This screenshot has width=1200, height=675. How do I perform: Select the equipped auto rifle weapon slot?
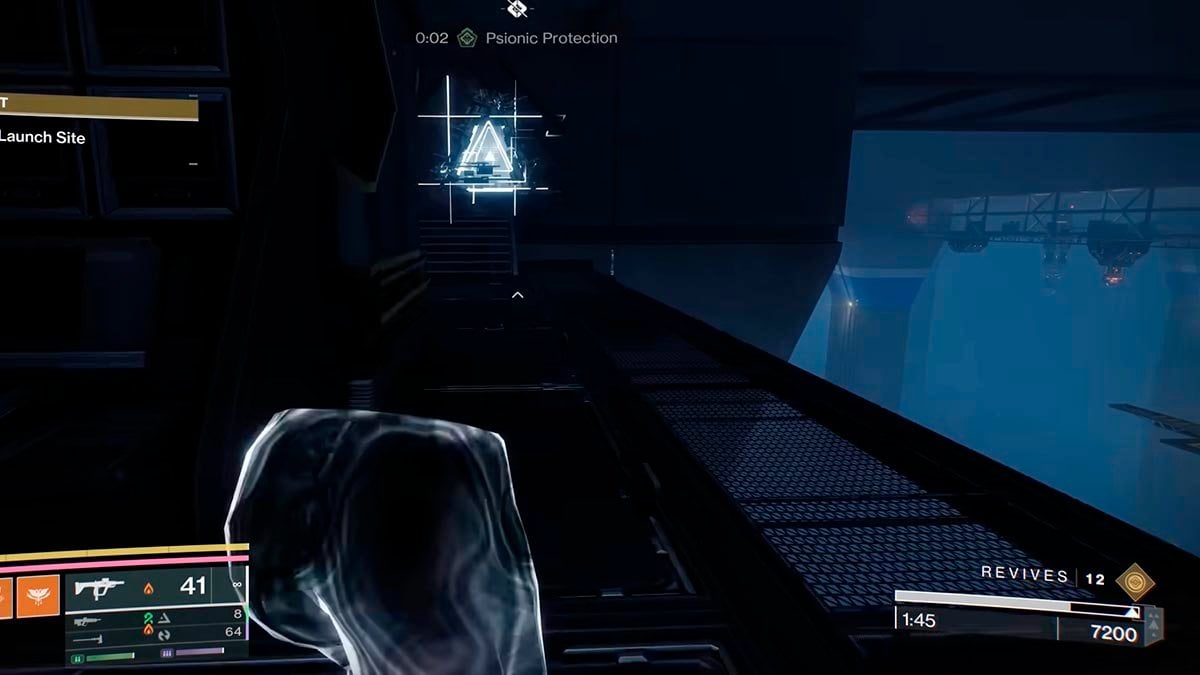tap(100, 587)
